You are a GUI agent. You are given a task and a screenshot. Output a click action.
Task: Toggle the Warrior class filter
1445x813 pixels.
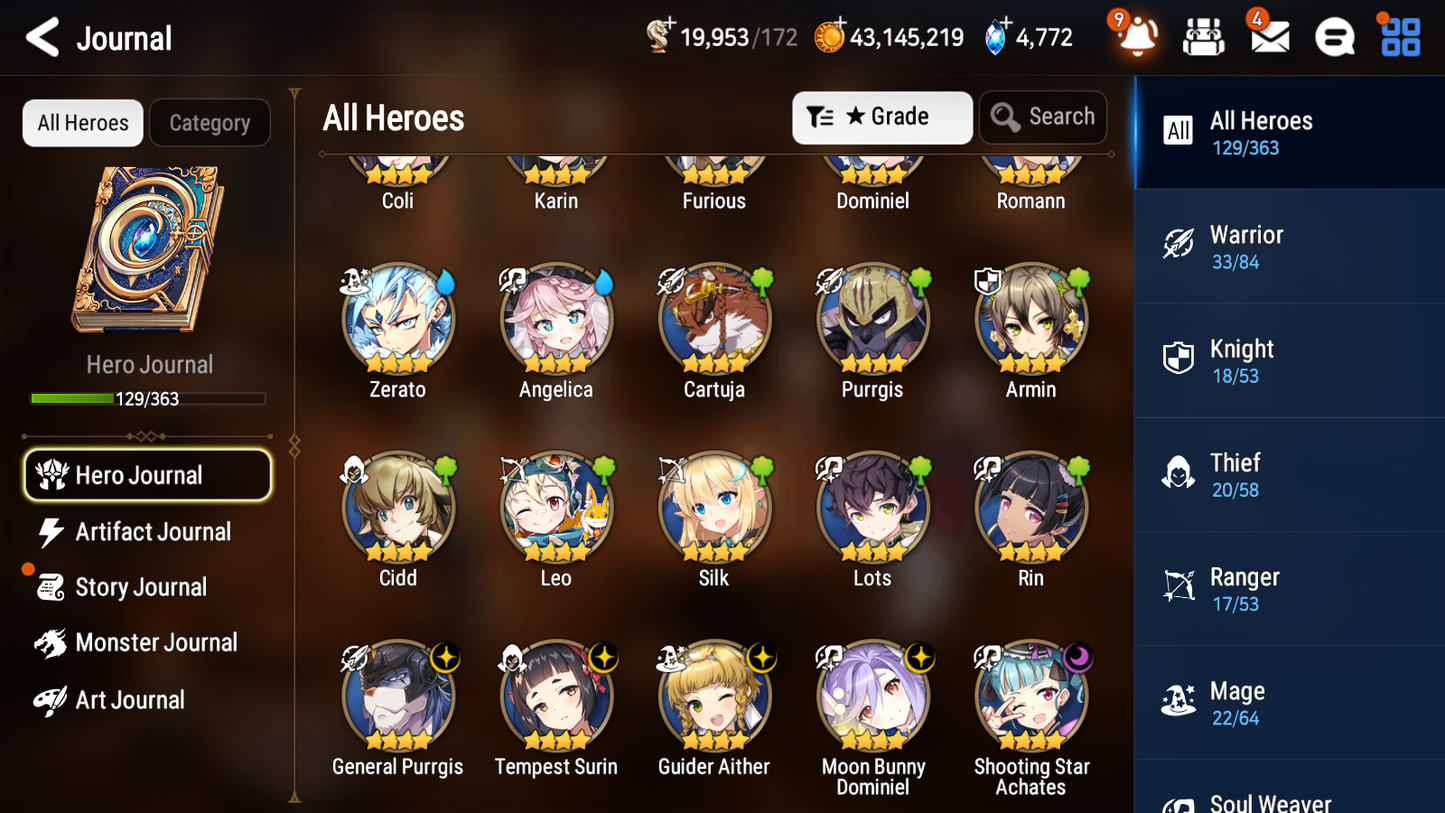click(1289, 246)
